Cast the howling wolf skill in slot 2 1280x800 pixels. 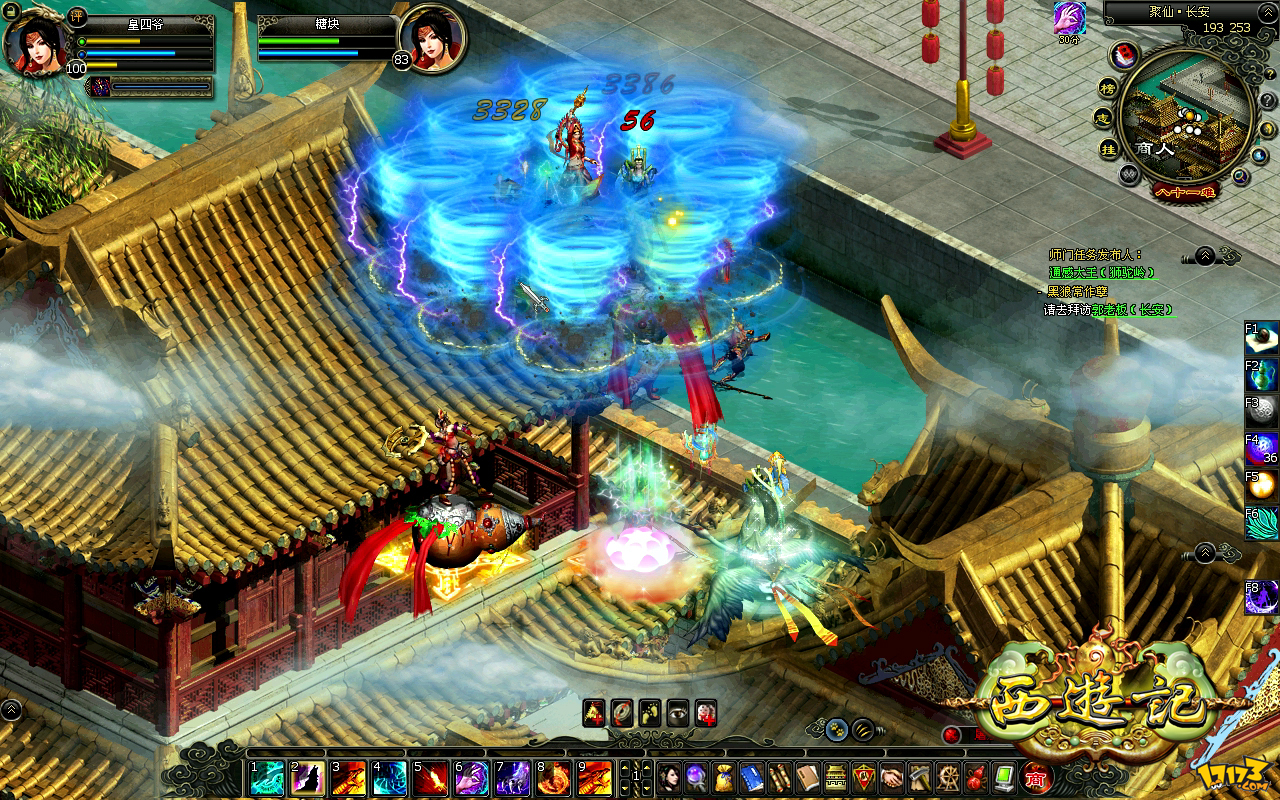click(x=307, y=778)
